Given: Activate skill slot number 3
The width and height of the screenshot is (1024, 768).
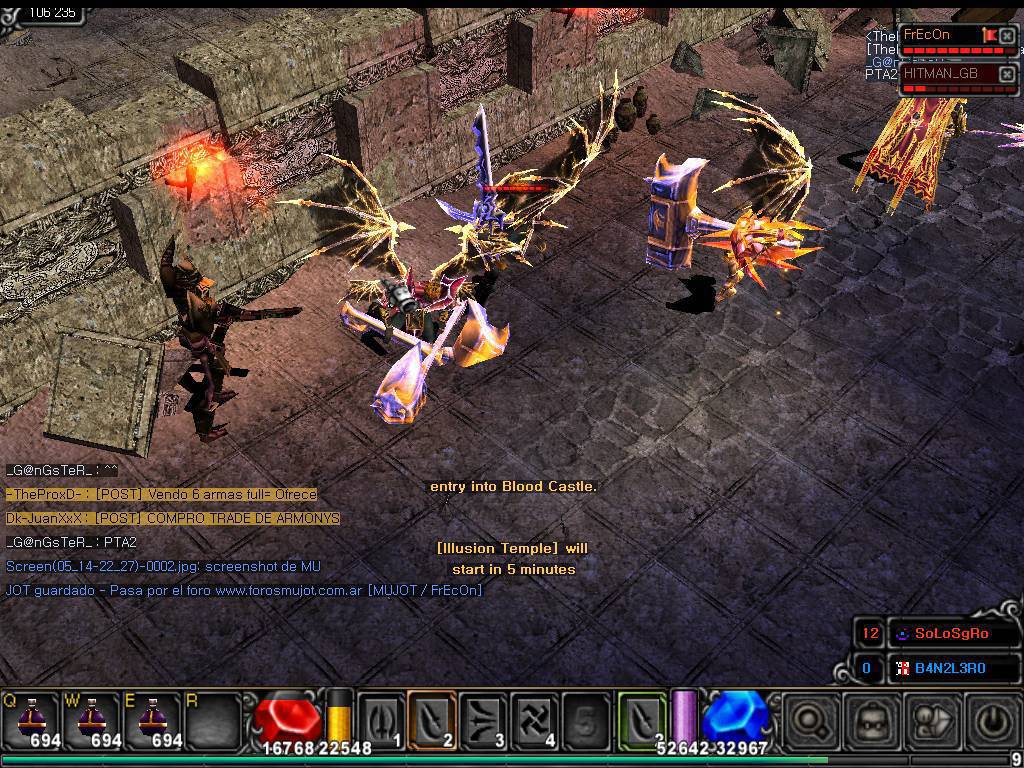Looking at the screenshot, I should coord(483,719).
